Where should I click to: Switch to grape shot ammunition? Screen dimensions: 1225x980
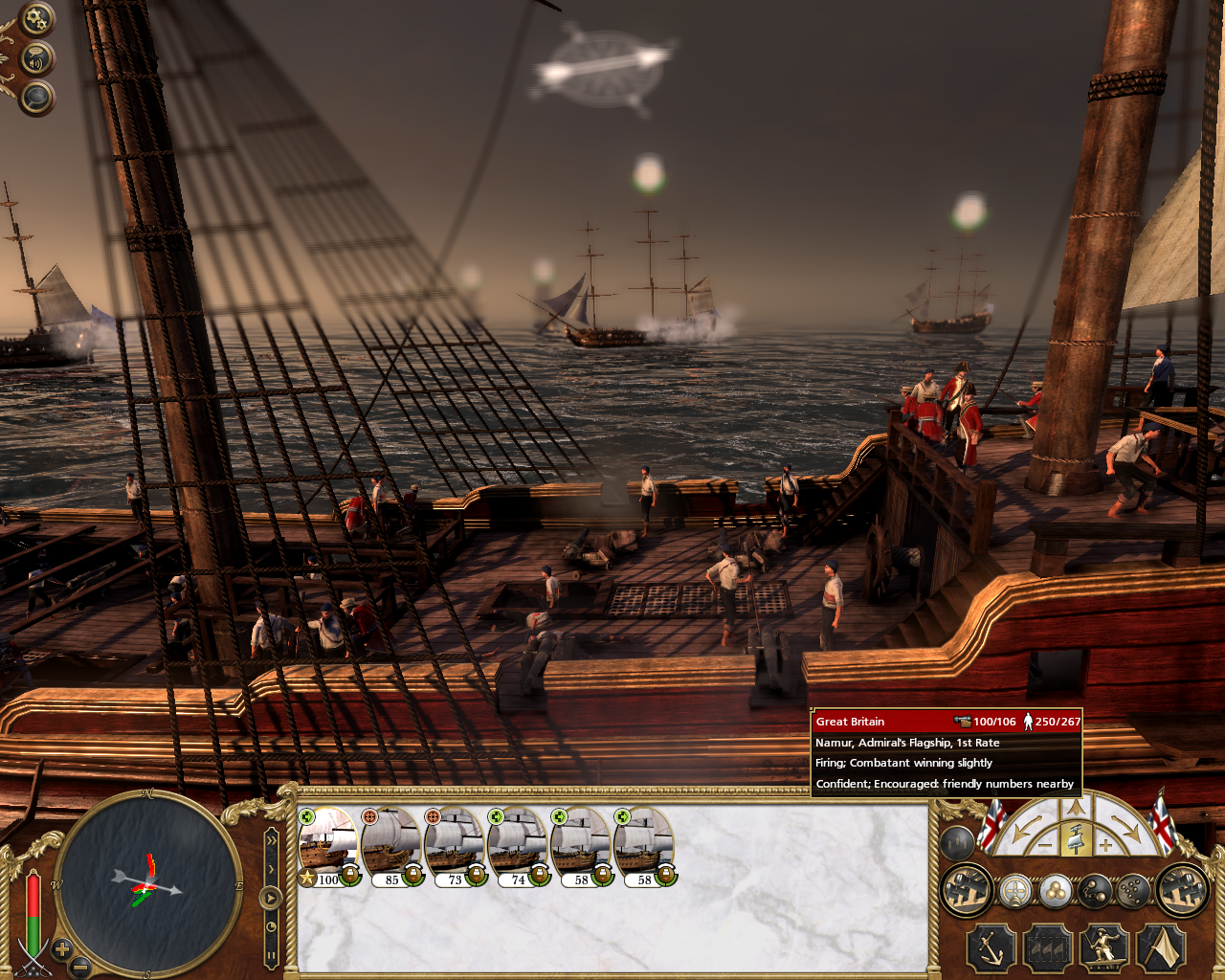(x=1132, y=892)
